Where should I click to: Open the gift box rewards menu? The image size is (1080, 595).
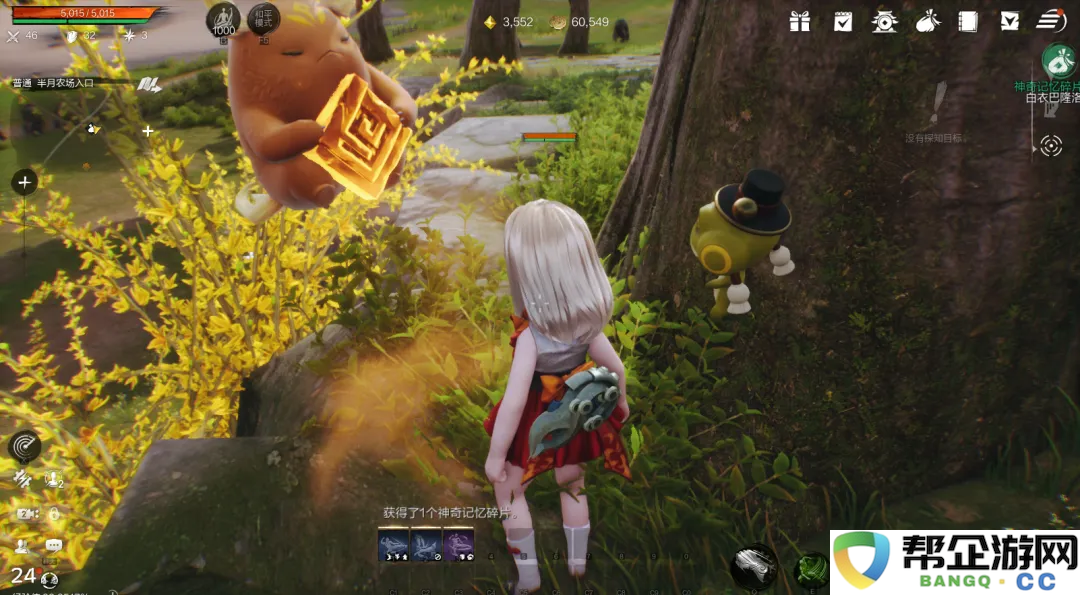799,21
